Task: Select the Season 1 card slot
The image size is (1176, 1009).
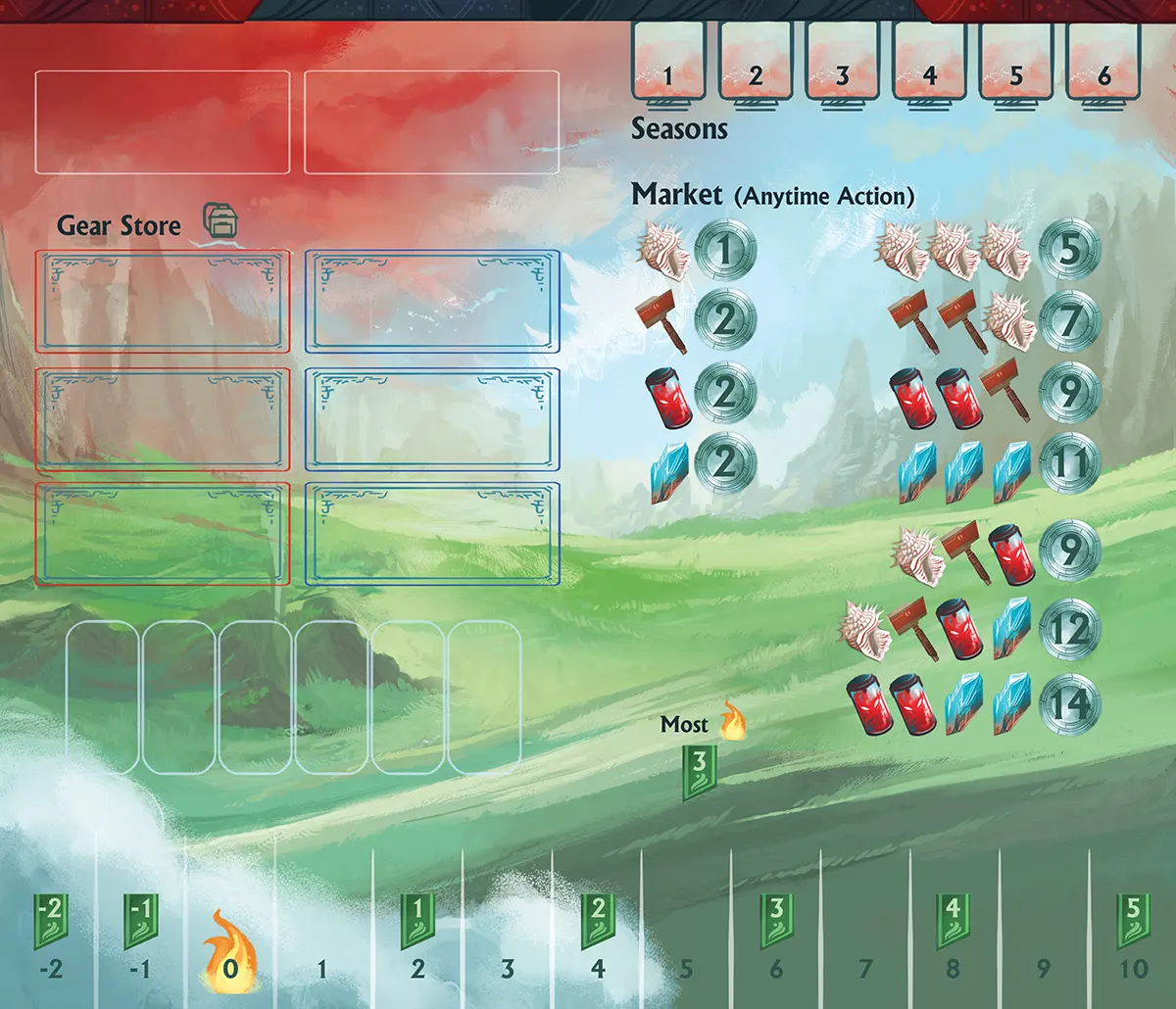Action: coord(668,61)
